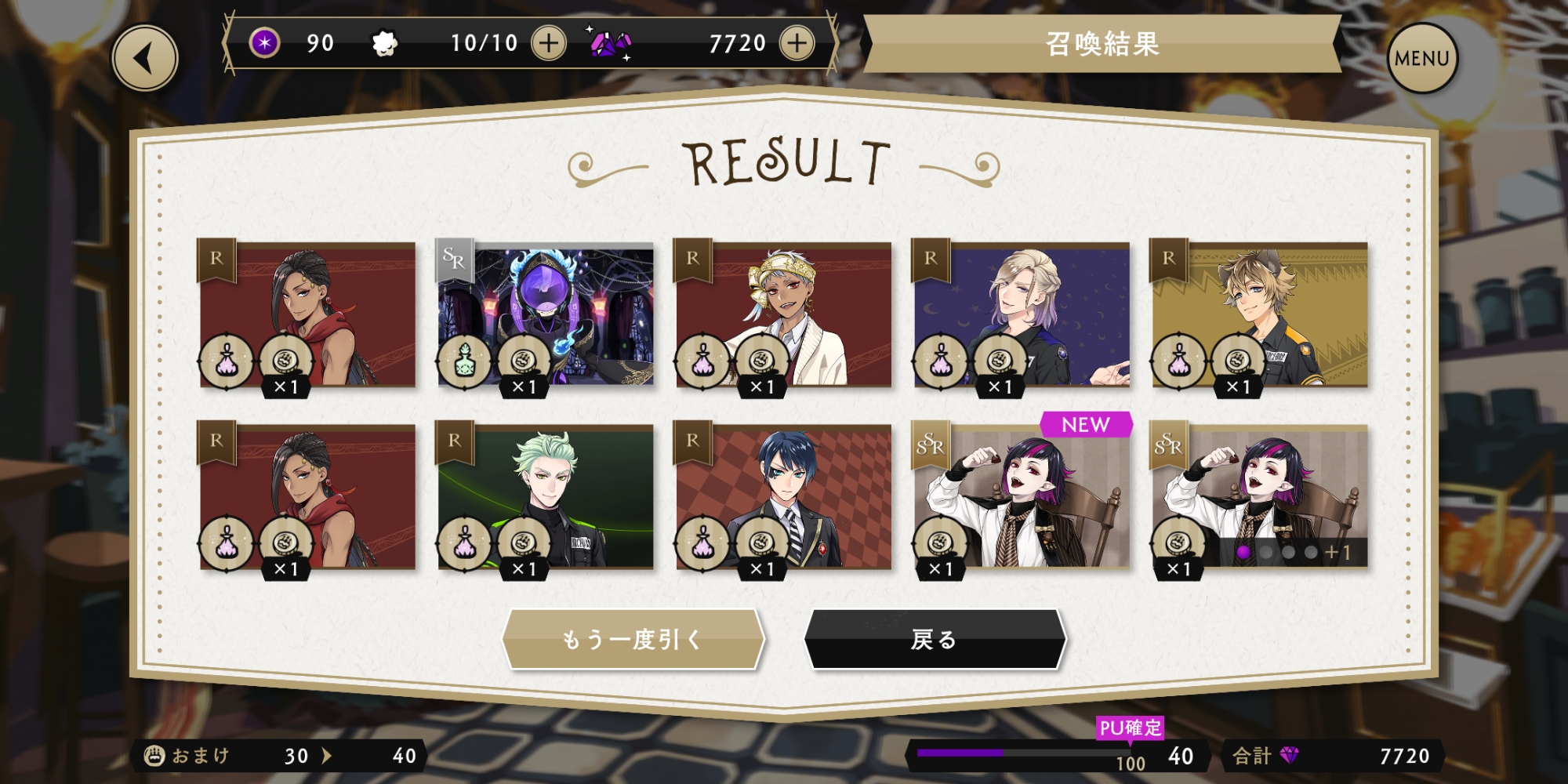
Task: Buy more gems with the 7720 plus button
Action: click(x=797, y=43)
